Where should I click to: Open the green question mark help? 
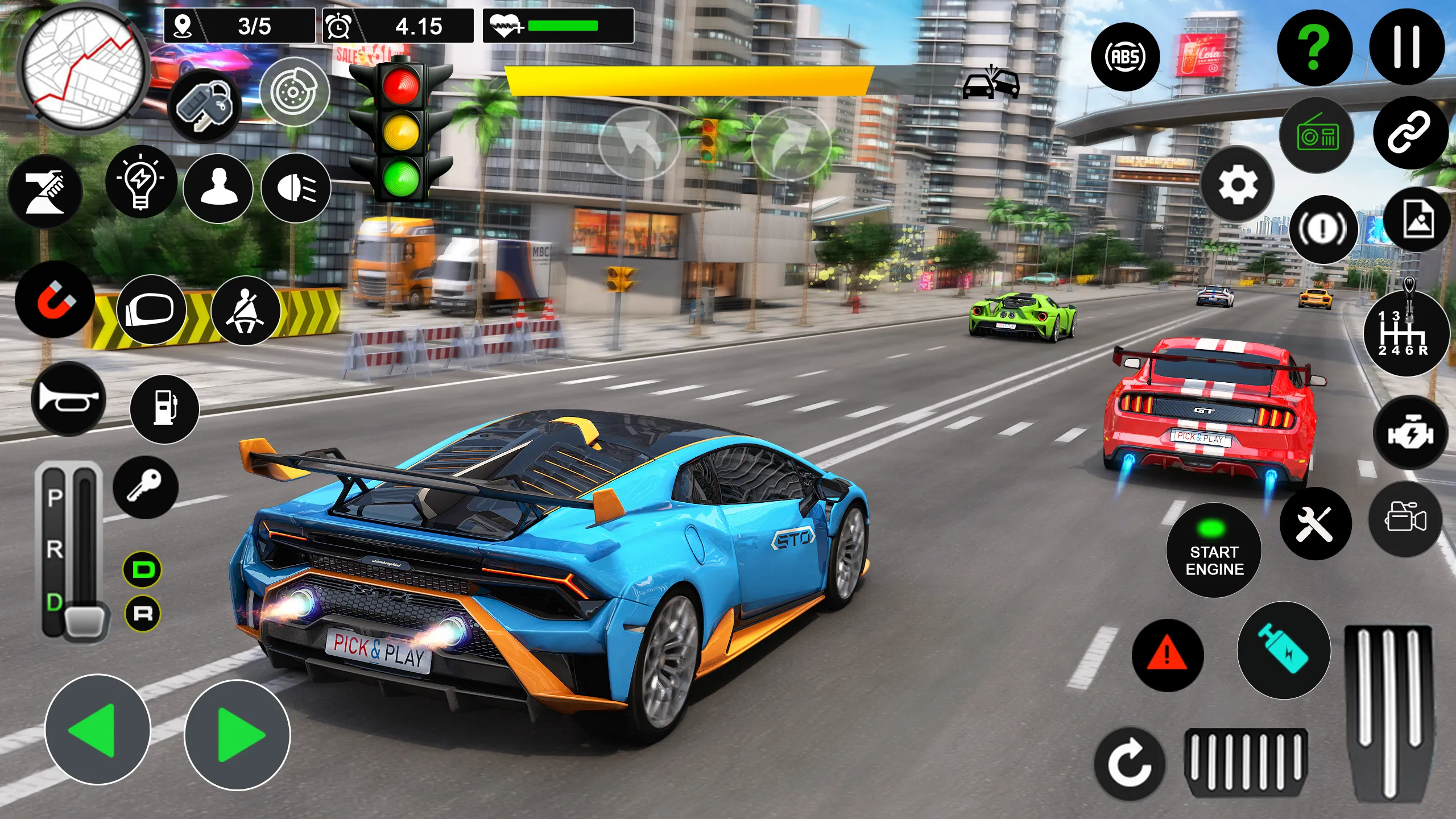coord(1314,48)
